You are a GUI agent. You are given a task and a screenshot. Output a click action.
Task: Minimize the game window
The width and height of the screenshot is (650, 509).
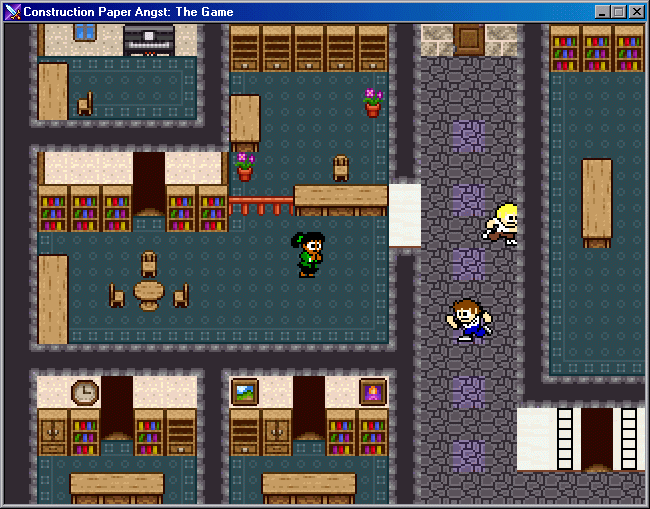pos(602,12)
